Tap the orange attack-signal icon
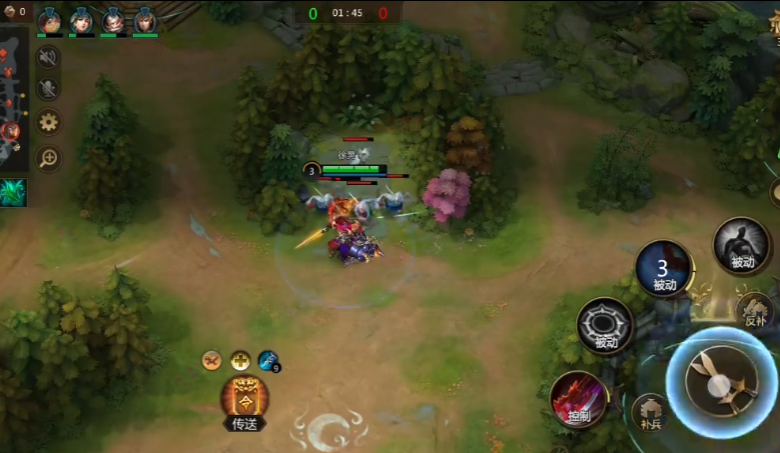The width and height of the screenshot is (780, 453). (x=212, y=360)
